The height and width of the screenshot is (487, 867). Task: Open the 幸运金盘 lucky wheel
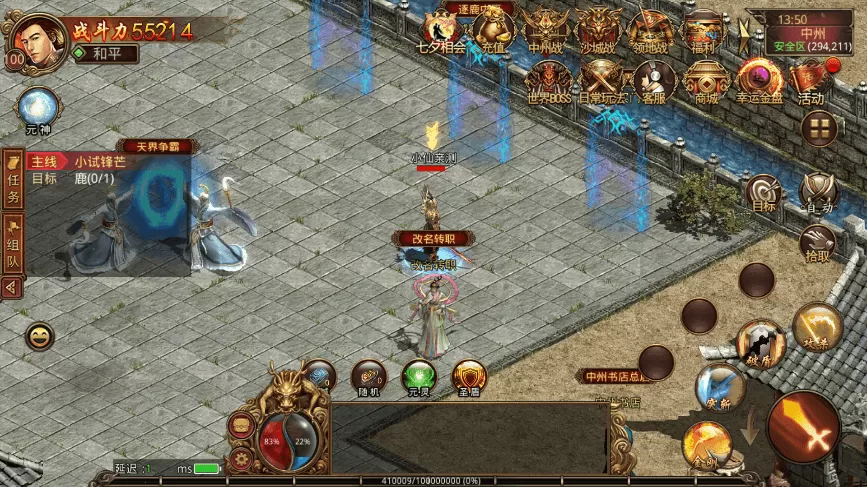[758, 82]
